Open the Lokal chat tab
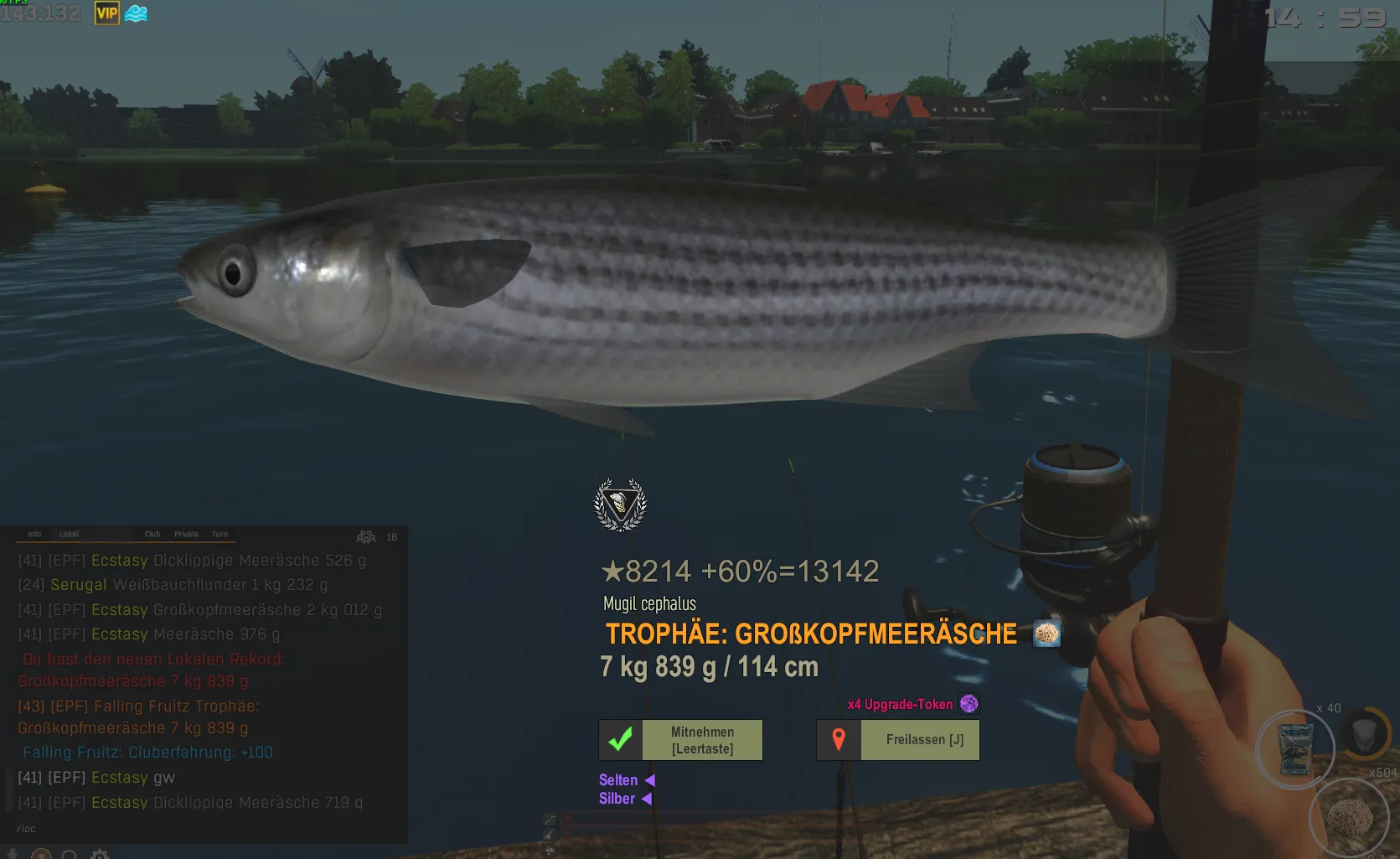The width and height of the screenshot is (1400, 859). coord(69,534)
